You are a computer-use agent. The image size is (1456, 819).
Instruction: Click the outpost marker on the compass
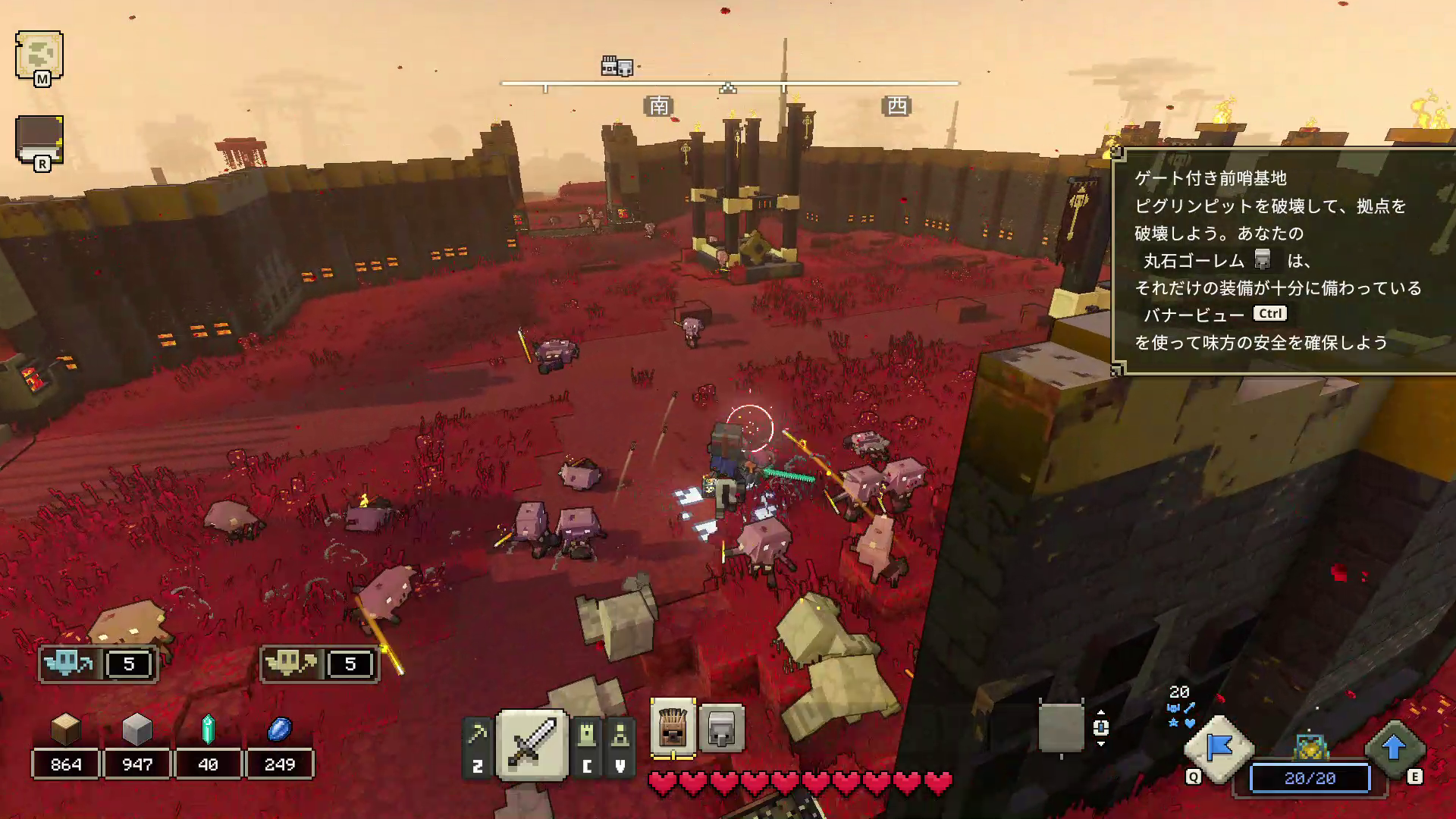tap(617, 67)
